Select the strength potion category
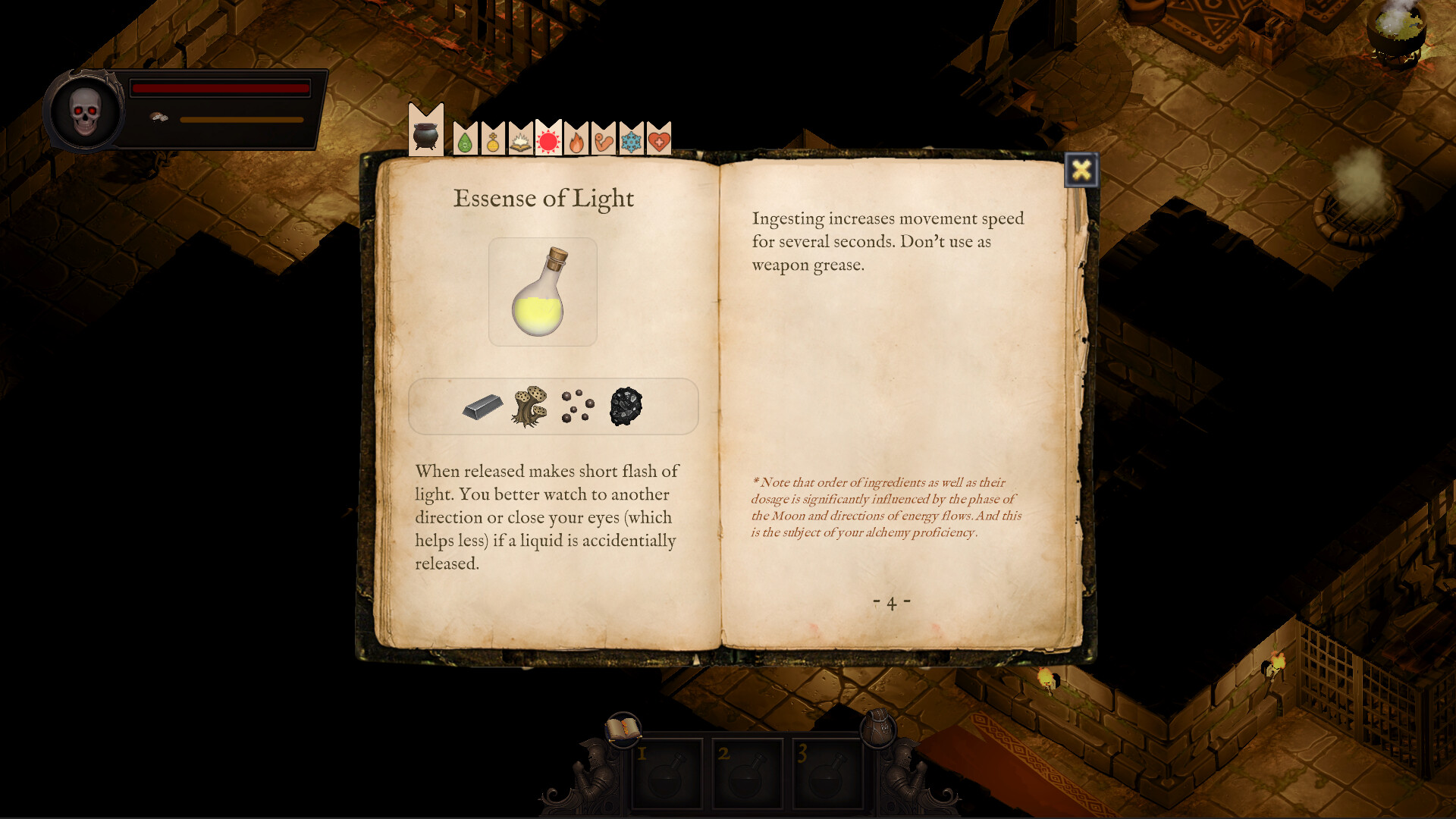1456x819 pixels. pos(604,136)
